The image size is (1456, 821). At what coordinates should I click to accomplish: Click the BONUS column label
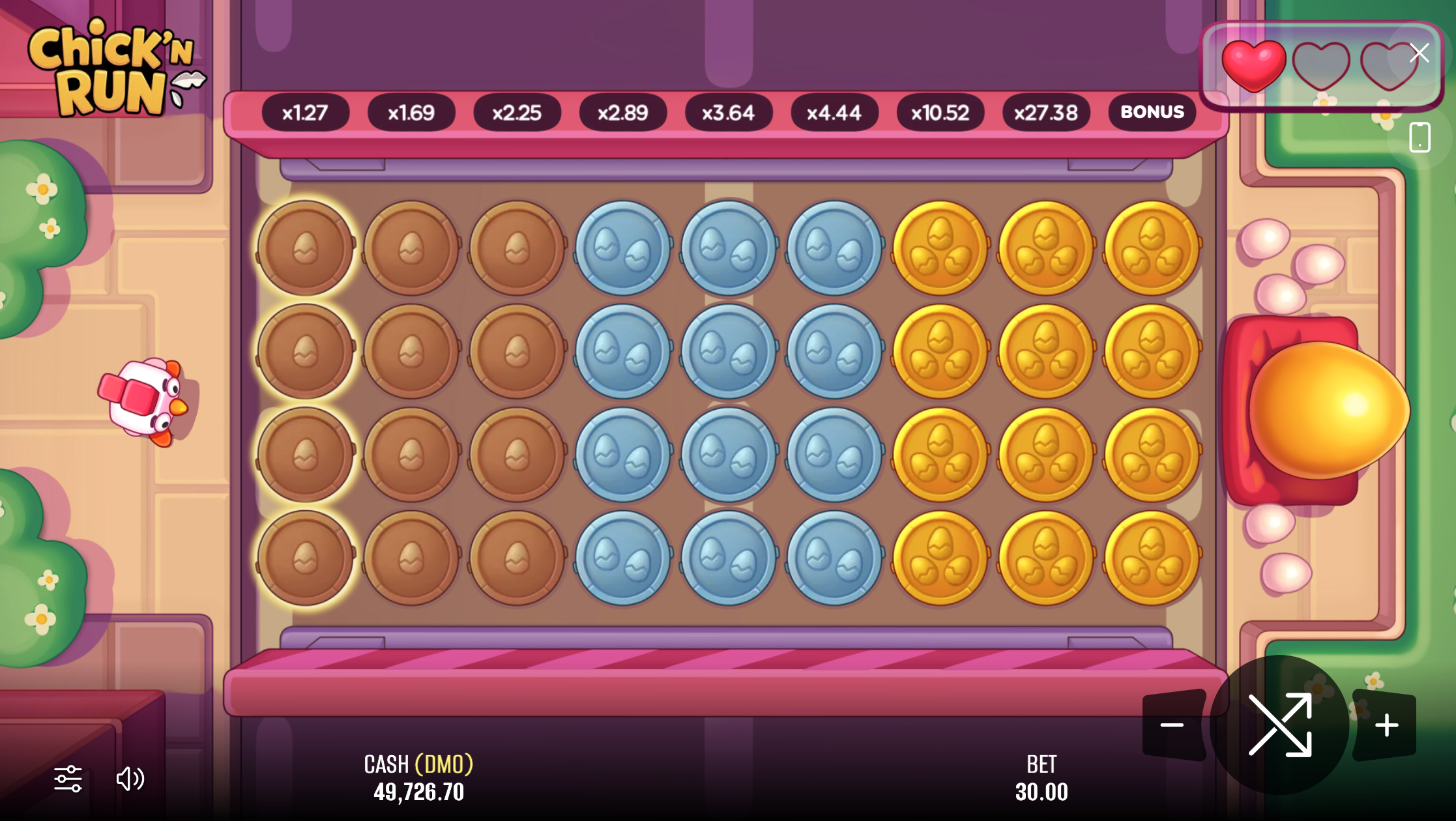[1152, 112]
